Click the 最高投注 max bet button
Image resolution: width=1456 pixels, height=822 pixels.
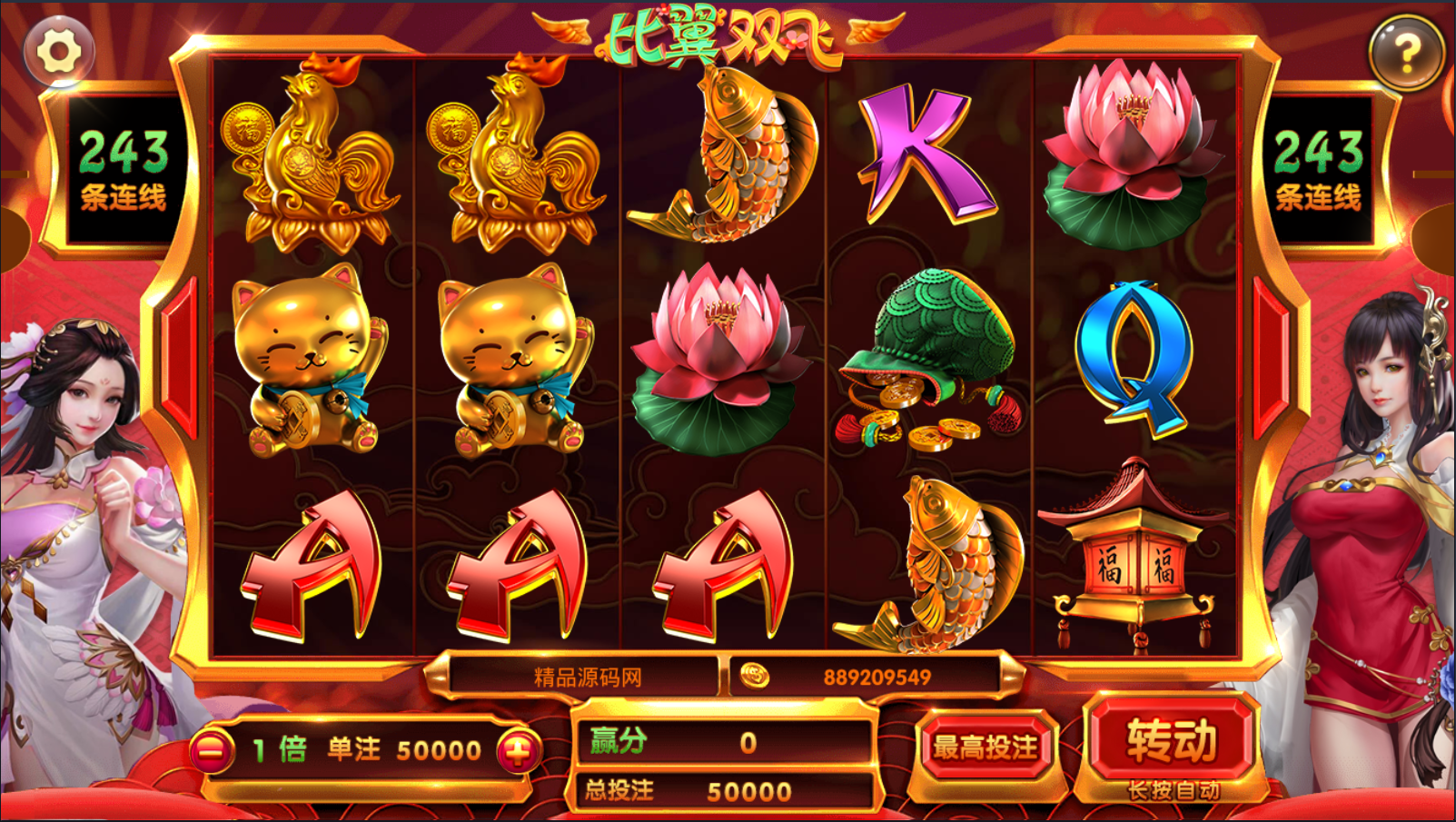tap(986, 747)
